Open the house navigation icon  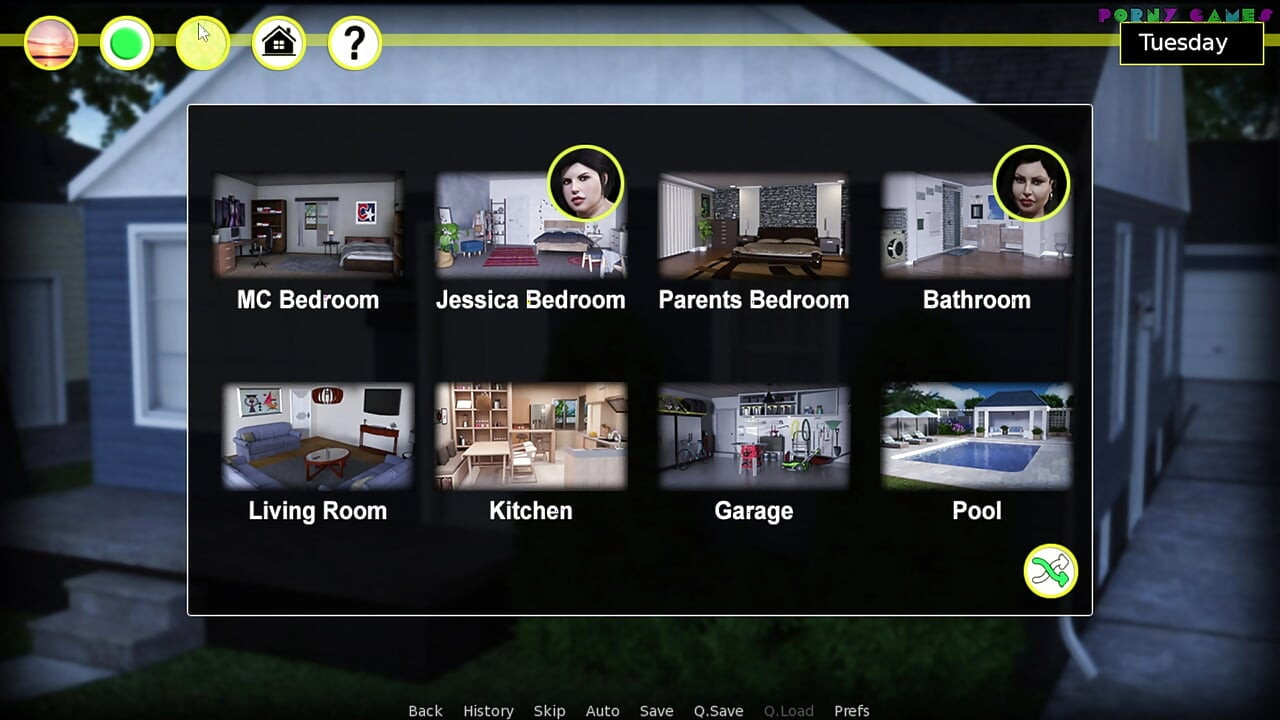tap(279, 43)
